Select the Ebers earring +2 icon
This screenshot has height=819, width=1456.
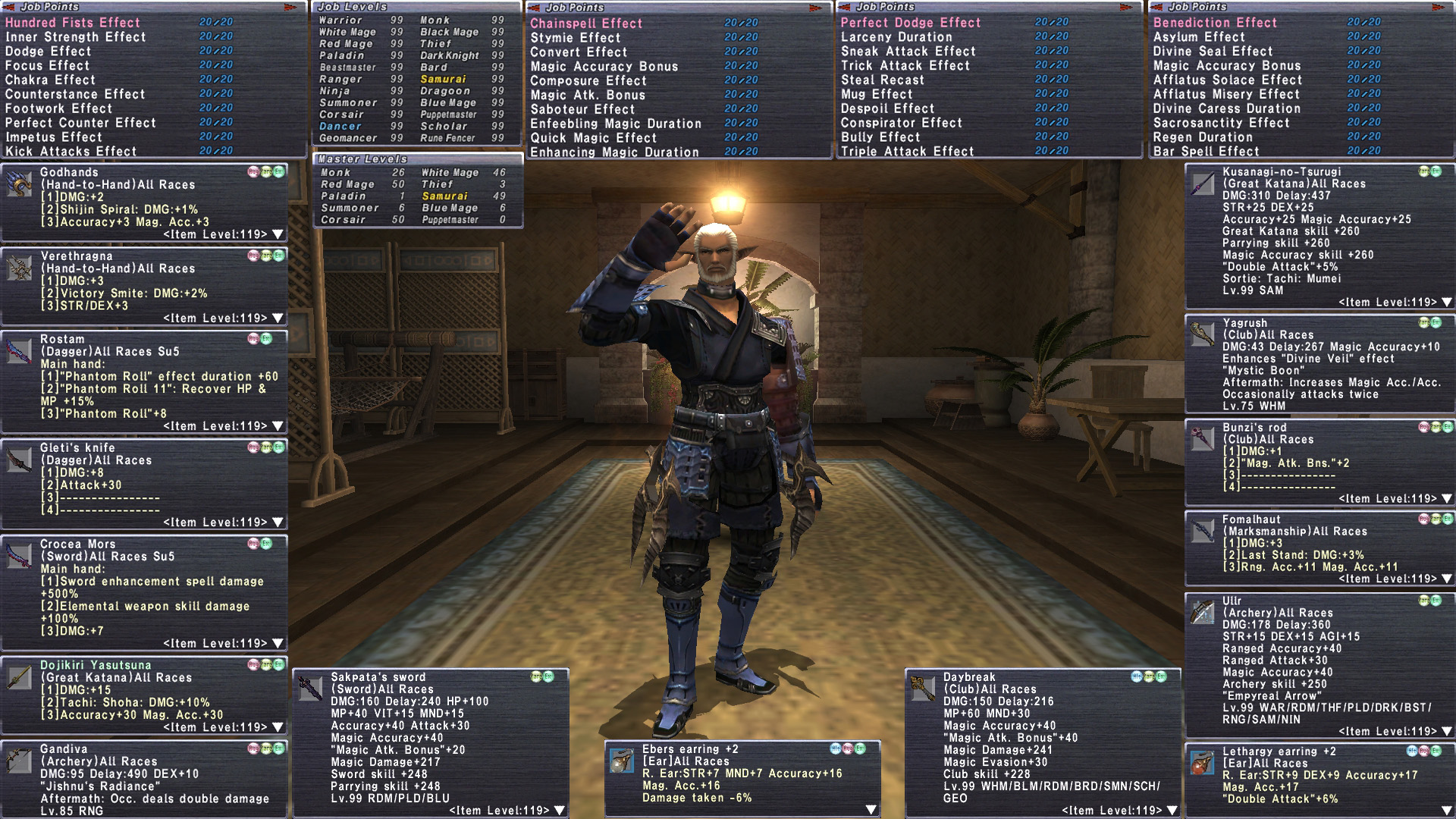[621, 761]
